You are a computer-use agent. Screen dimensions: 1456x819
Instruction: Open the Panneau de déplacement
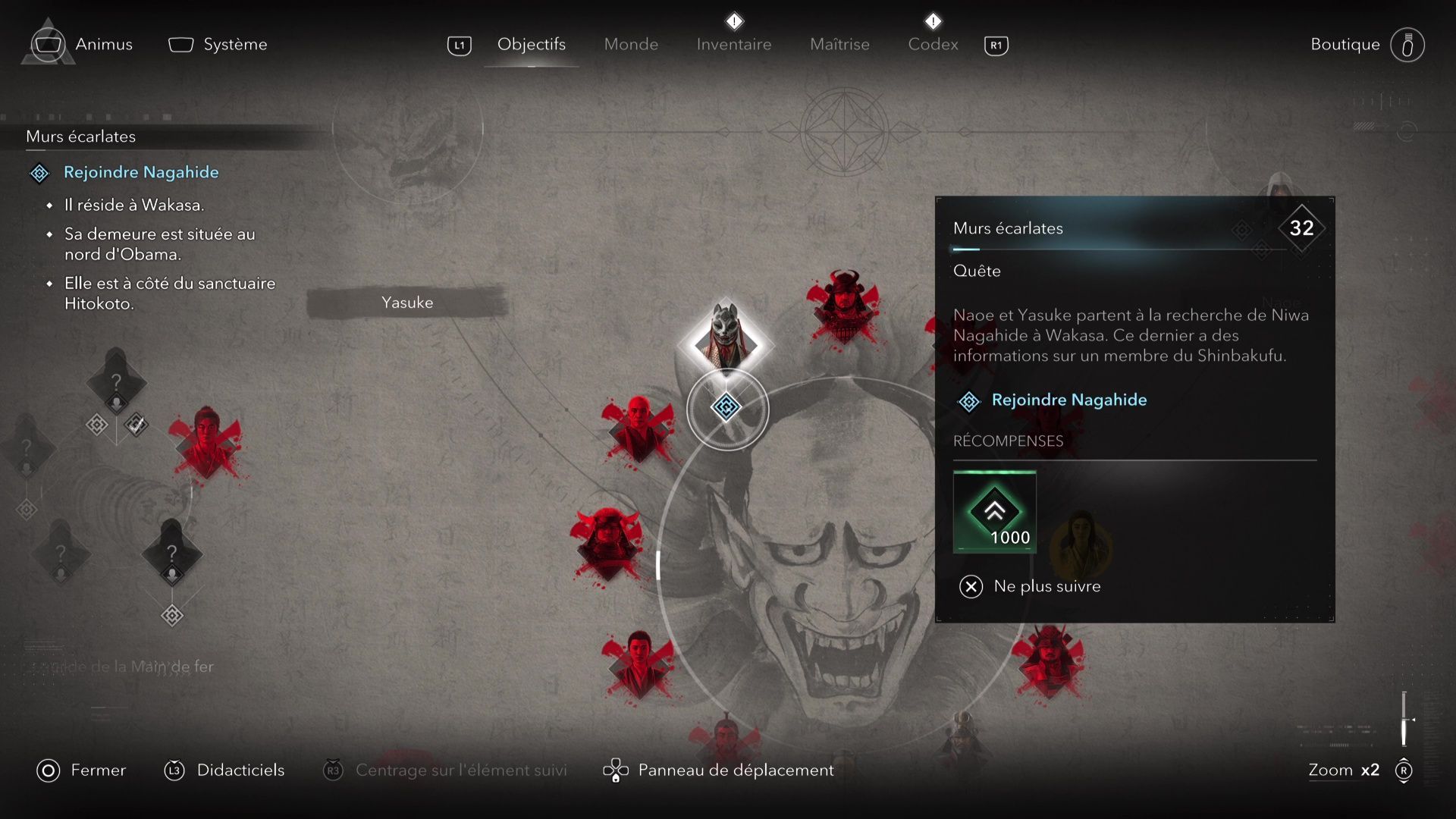[x=735, y=770]
